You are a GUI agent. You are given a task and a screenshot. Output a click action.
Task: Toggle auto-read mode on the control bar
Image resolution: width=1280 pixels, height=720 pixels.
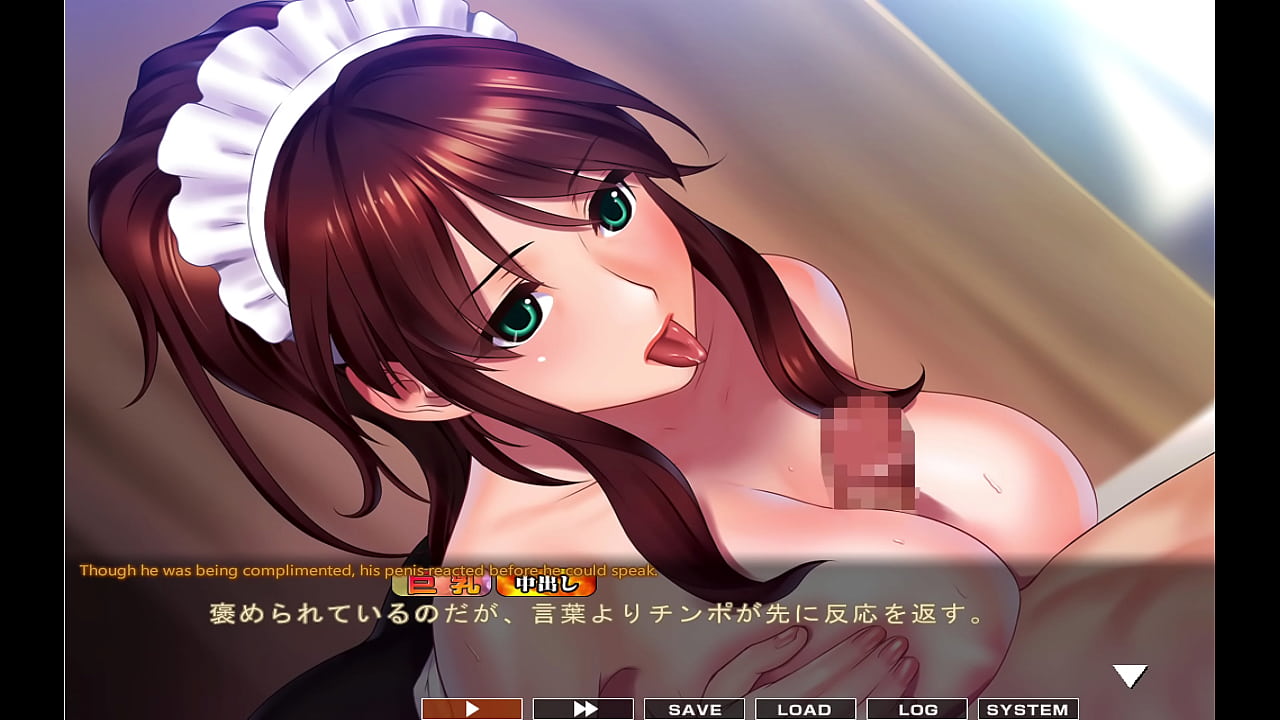[470, 709]
